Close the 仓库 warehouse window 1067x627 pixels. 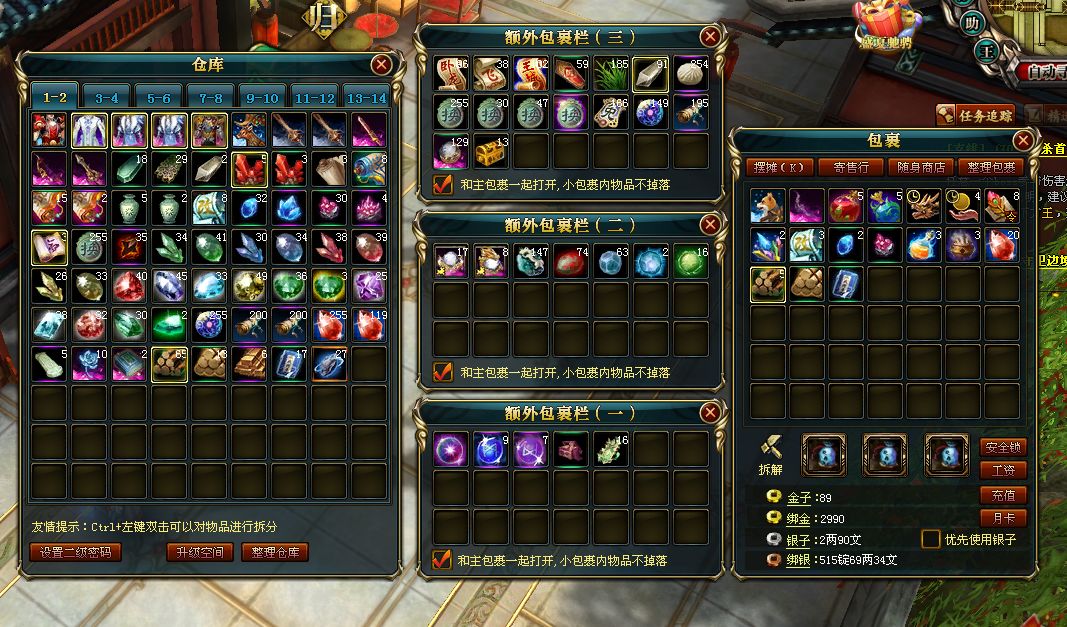point(381,65)
